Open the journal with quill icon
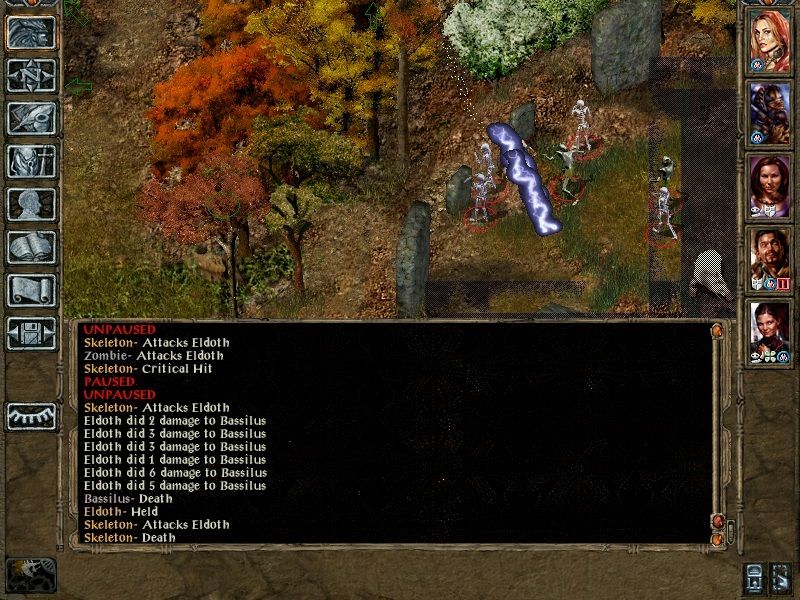800x600 pixels. click(31, 118)
